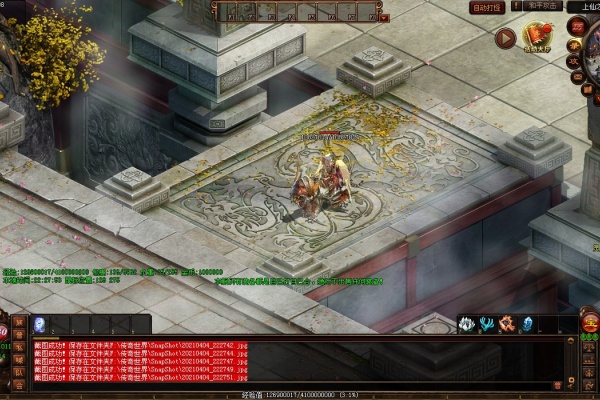Click the round play arrow button
Image resolution: width=600 pixels, height=400 pixels.
[x=505, y=38]
